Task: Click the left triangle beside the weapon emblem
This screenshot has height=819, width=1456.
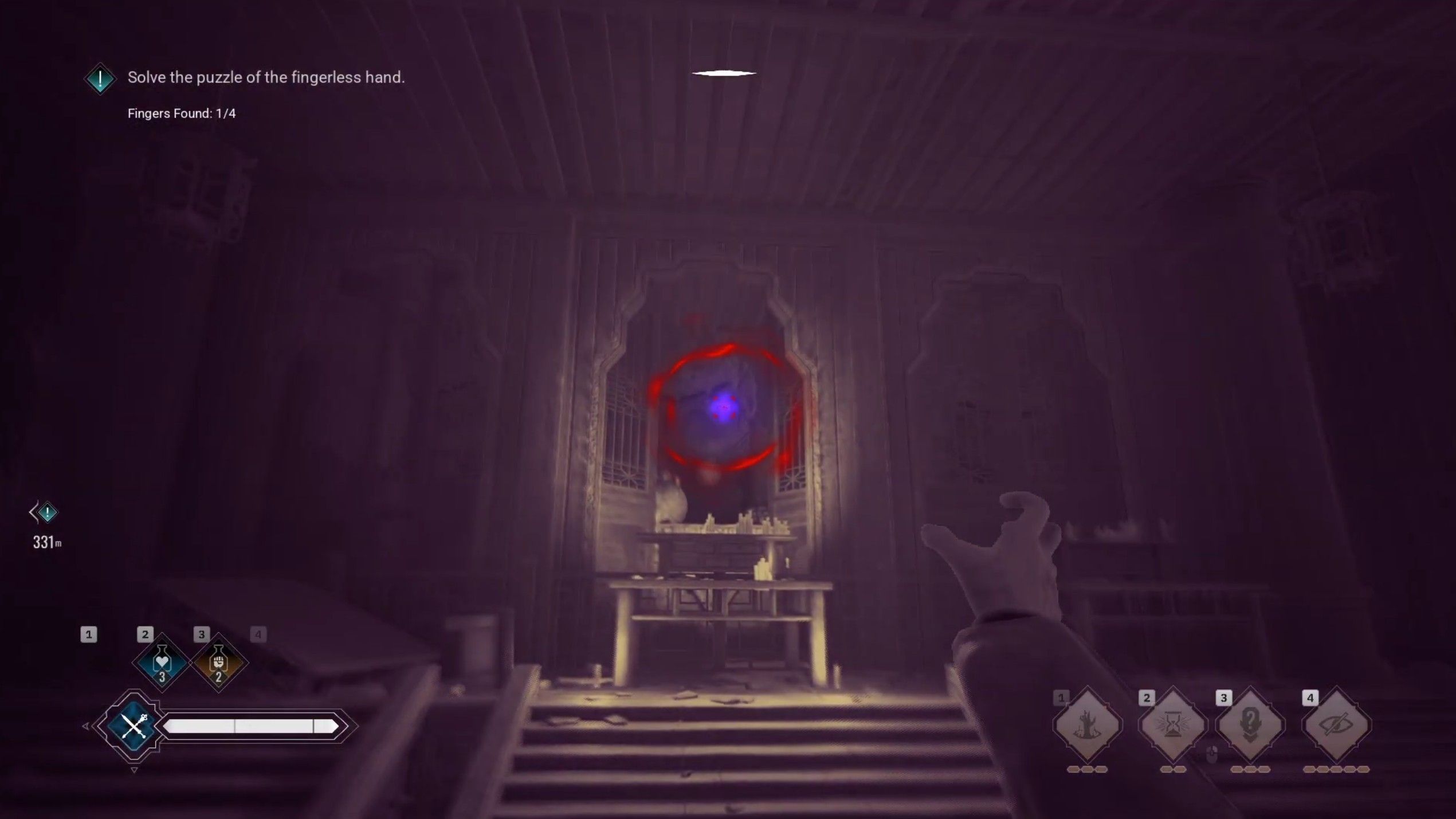Action: coord(87,726)
